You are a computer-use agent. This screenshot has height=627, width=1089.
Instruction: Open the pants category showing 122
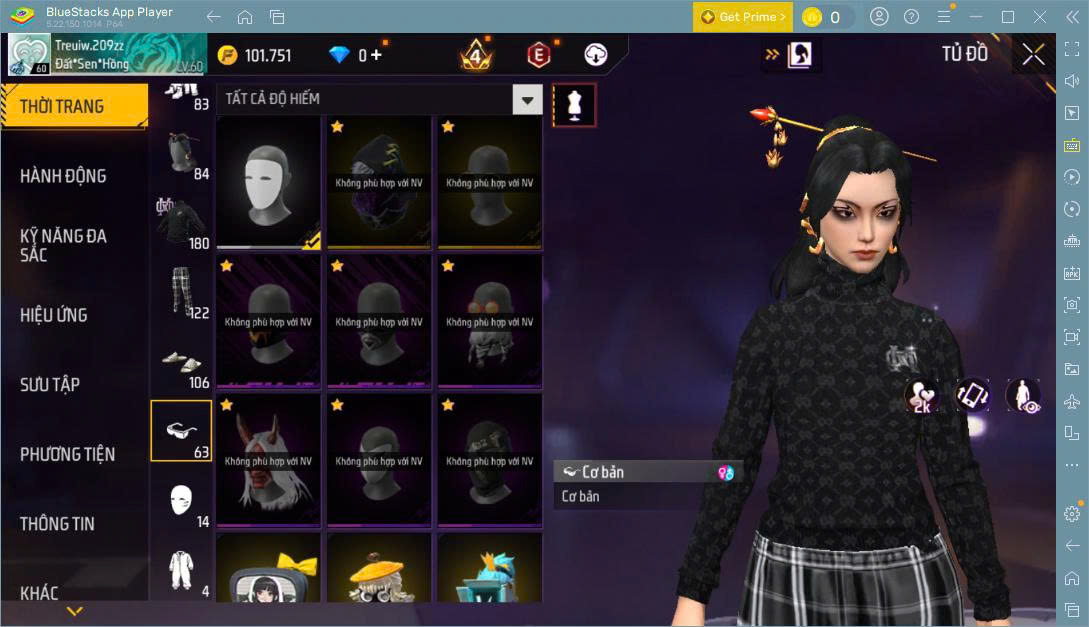181,292
